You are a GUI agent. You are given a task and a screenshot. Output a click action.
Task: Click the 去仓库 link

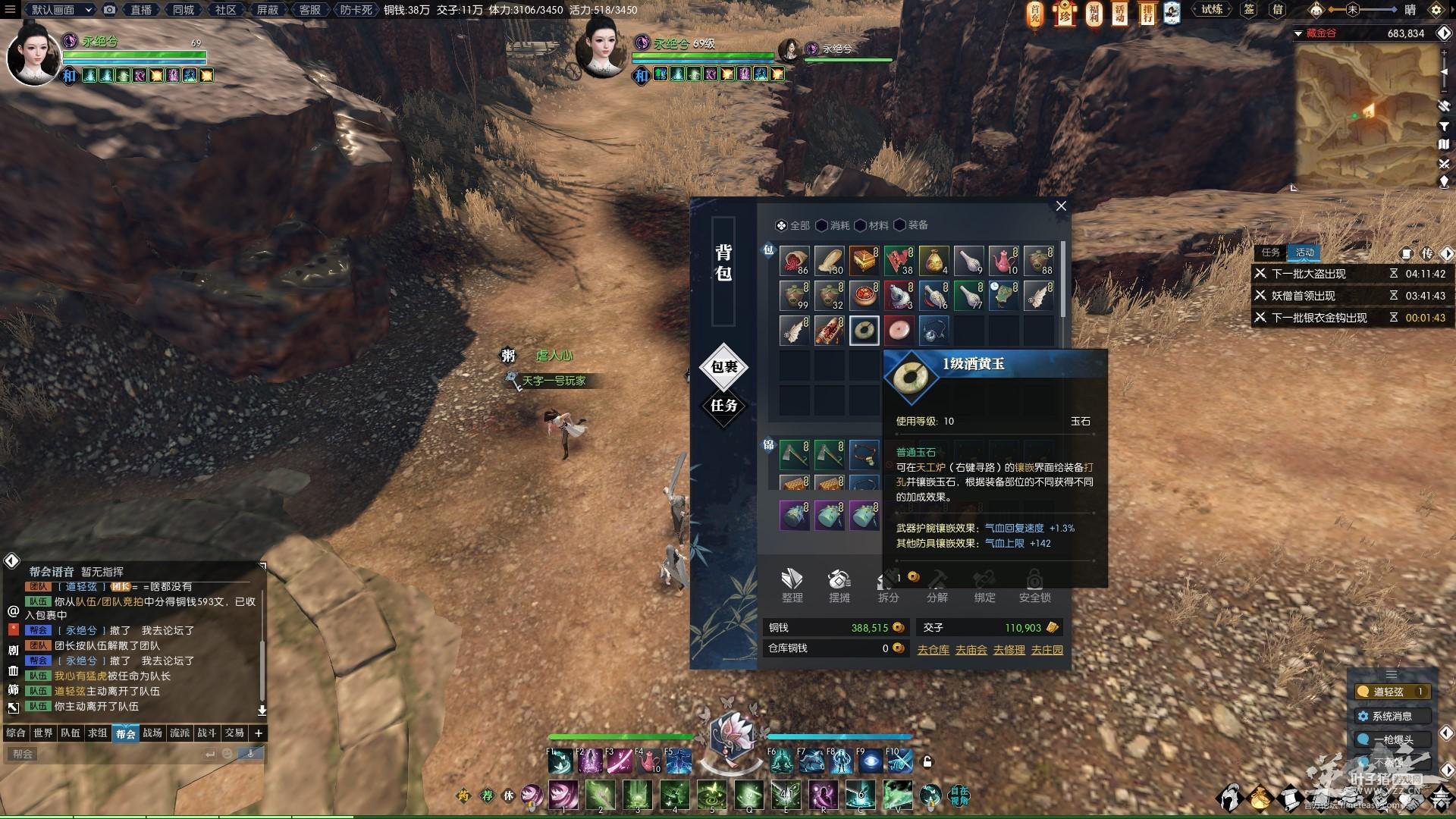tap(933, 650)
